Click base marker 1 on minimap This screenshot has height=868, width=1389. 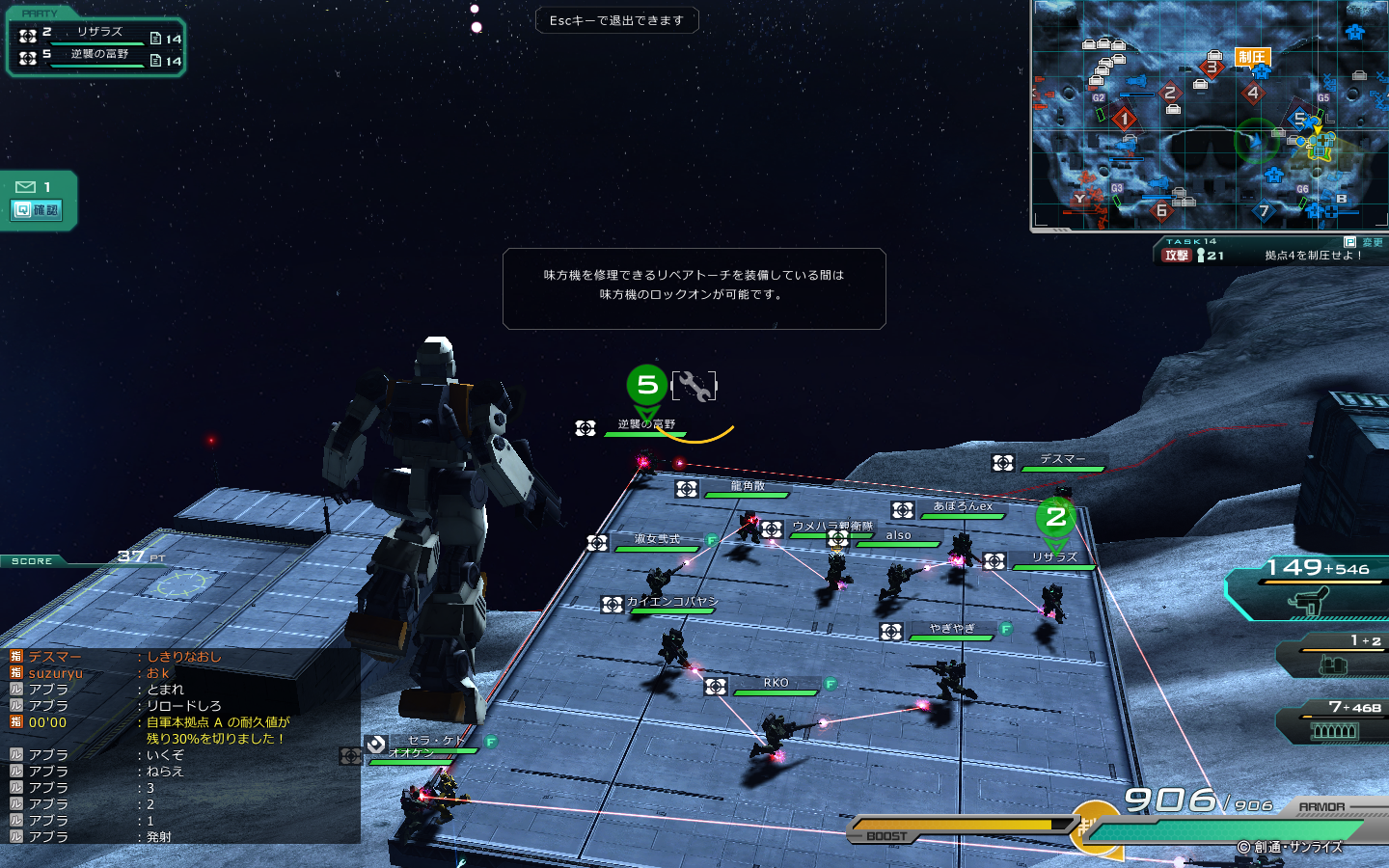pos(1124,119)
